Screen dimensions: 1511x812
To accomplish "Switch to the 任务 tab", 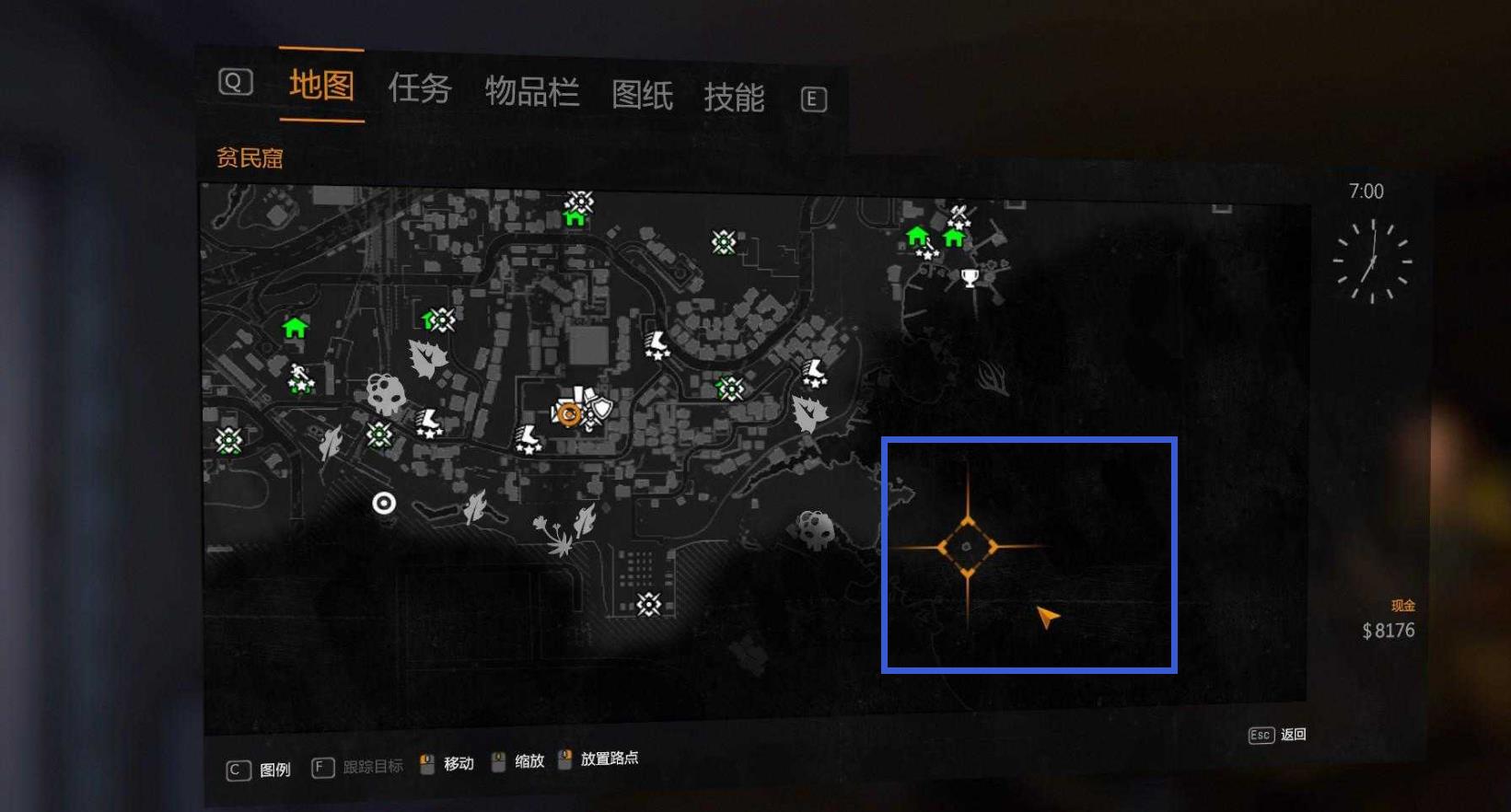I will coord(422,89).
